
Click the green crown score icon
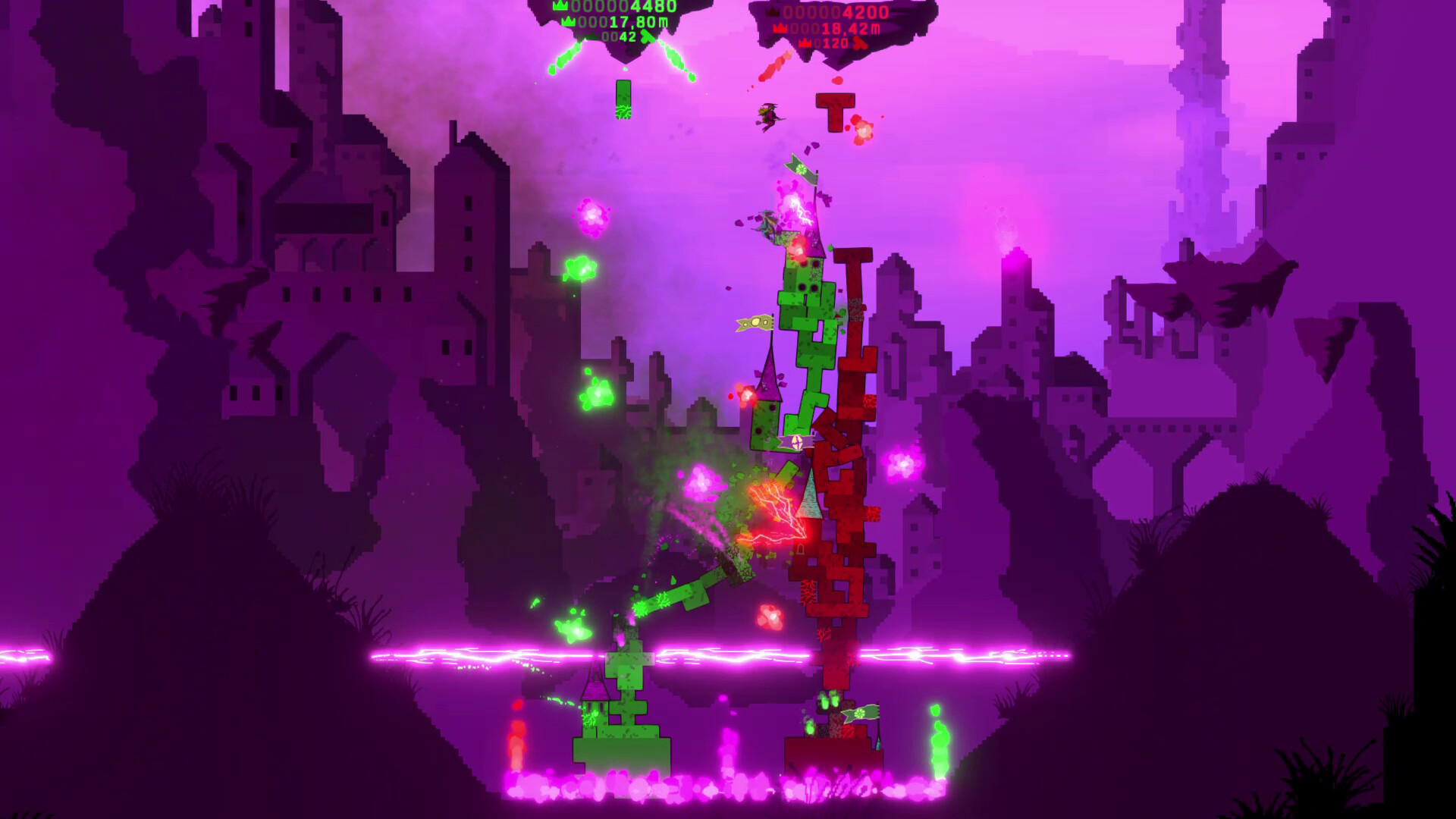[560, 5]
